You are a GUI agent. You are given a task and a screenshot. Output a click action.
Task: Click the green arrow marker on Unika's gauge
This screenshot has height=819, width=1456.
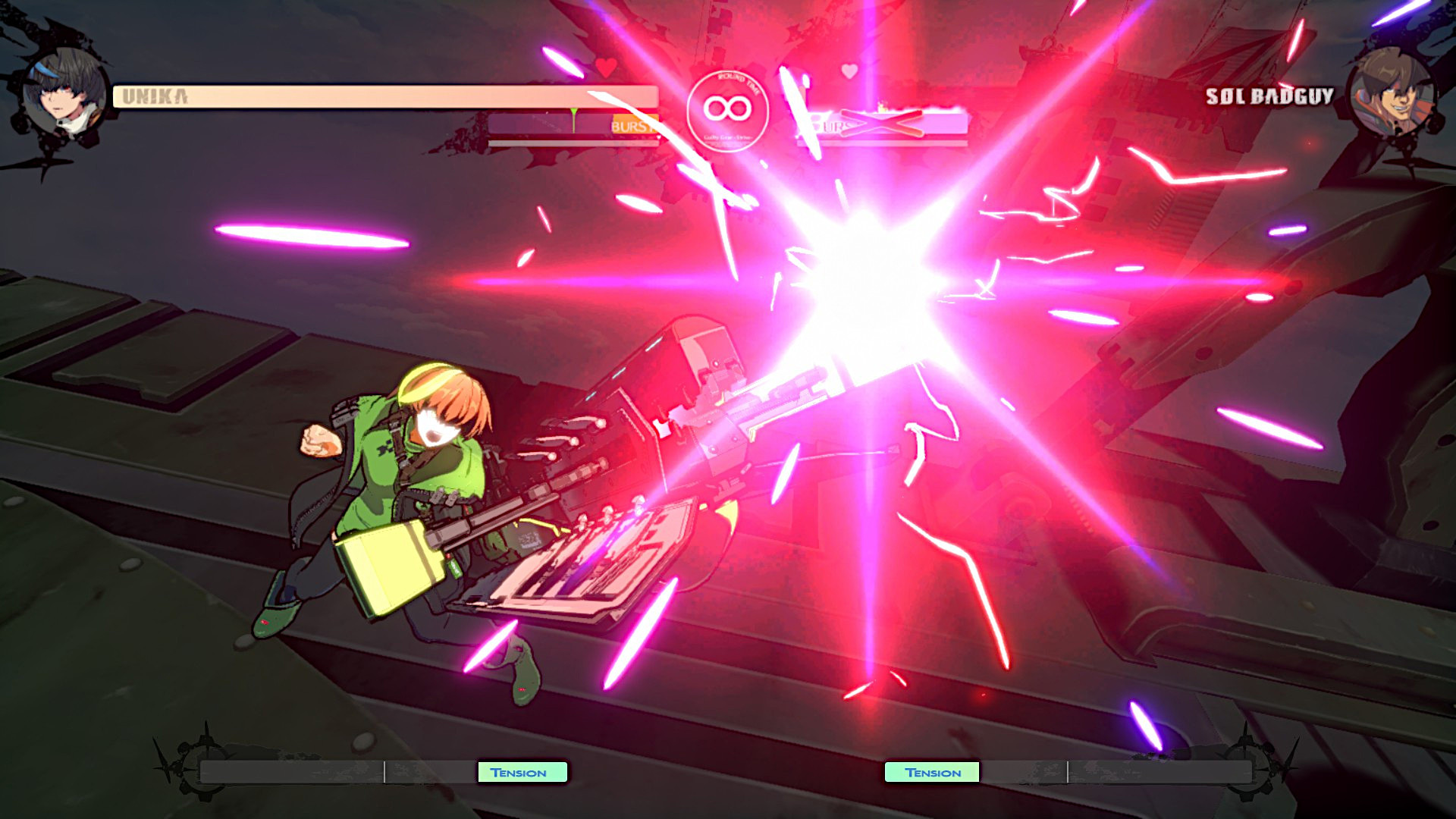[x=573, y=112]
